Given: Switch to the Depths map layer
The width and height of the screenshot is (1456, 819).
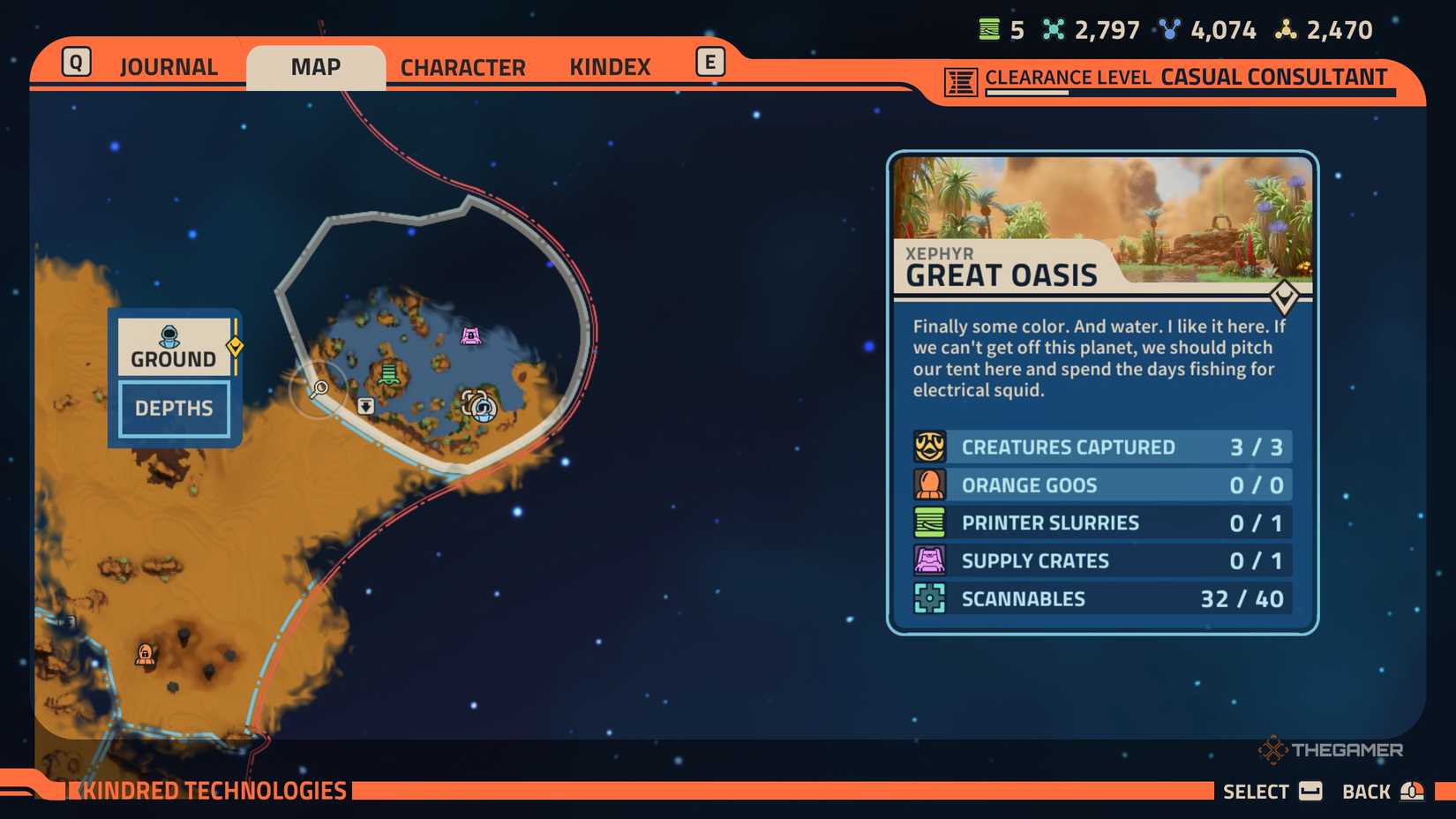Looking at the screenshot, I should click(172, 408).
